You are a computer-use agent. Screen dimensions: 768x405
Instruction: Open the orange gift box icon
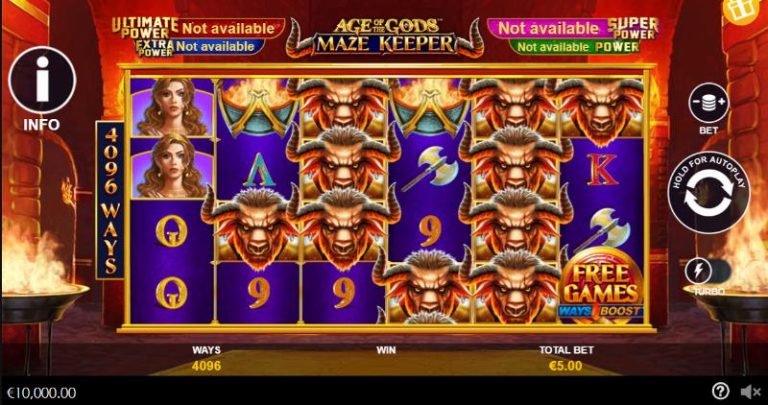[x=742, y=12]
